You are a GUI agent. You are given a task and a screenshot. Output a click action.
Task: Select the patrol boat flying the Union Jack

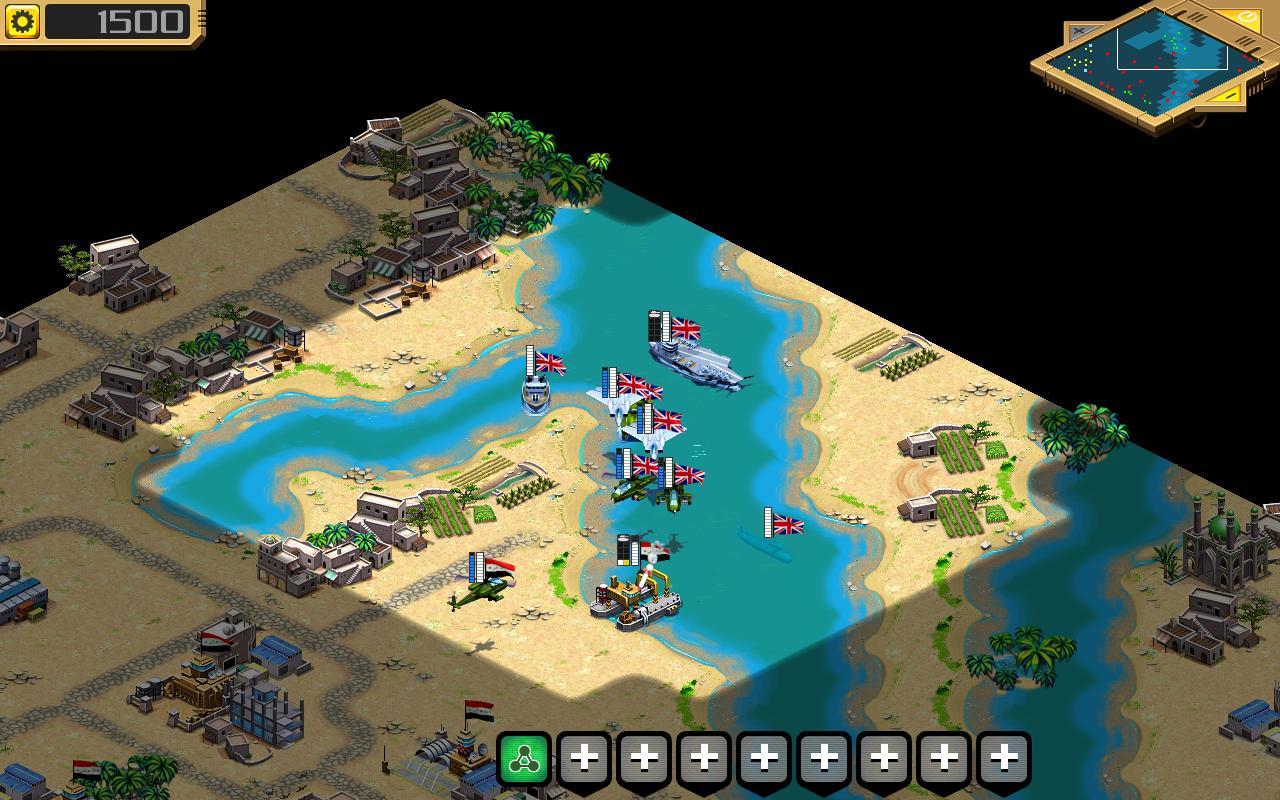pyautogui.click(x=533, y=395)
